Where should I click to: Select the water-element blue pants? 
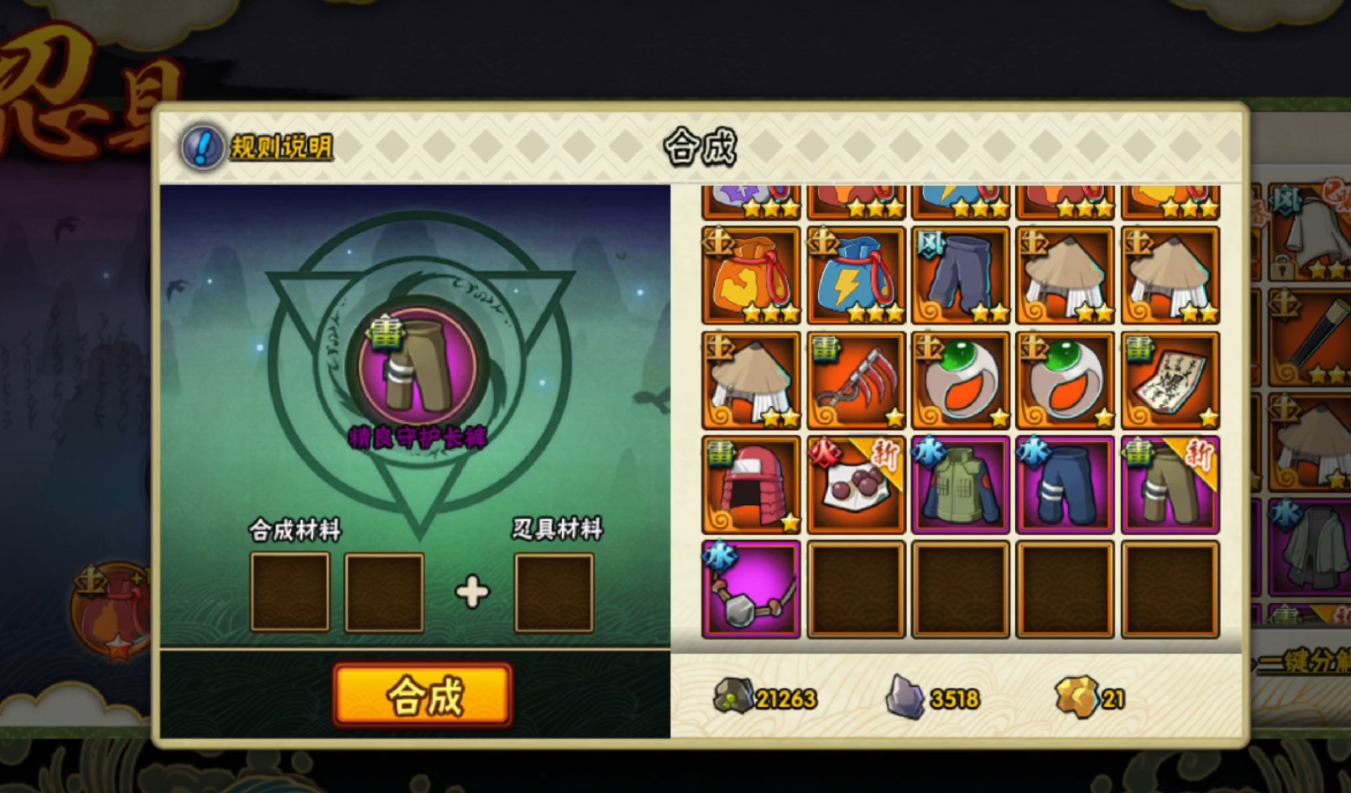tap(1065, 485)
